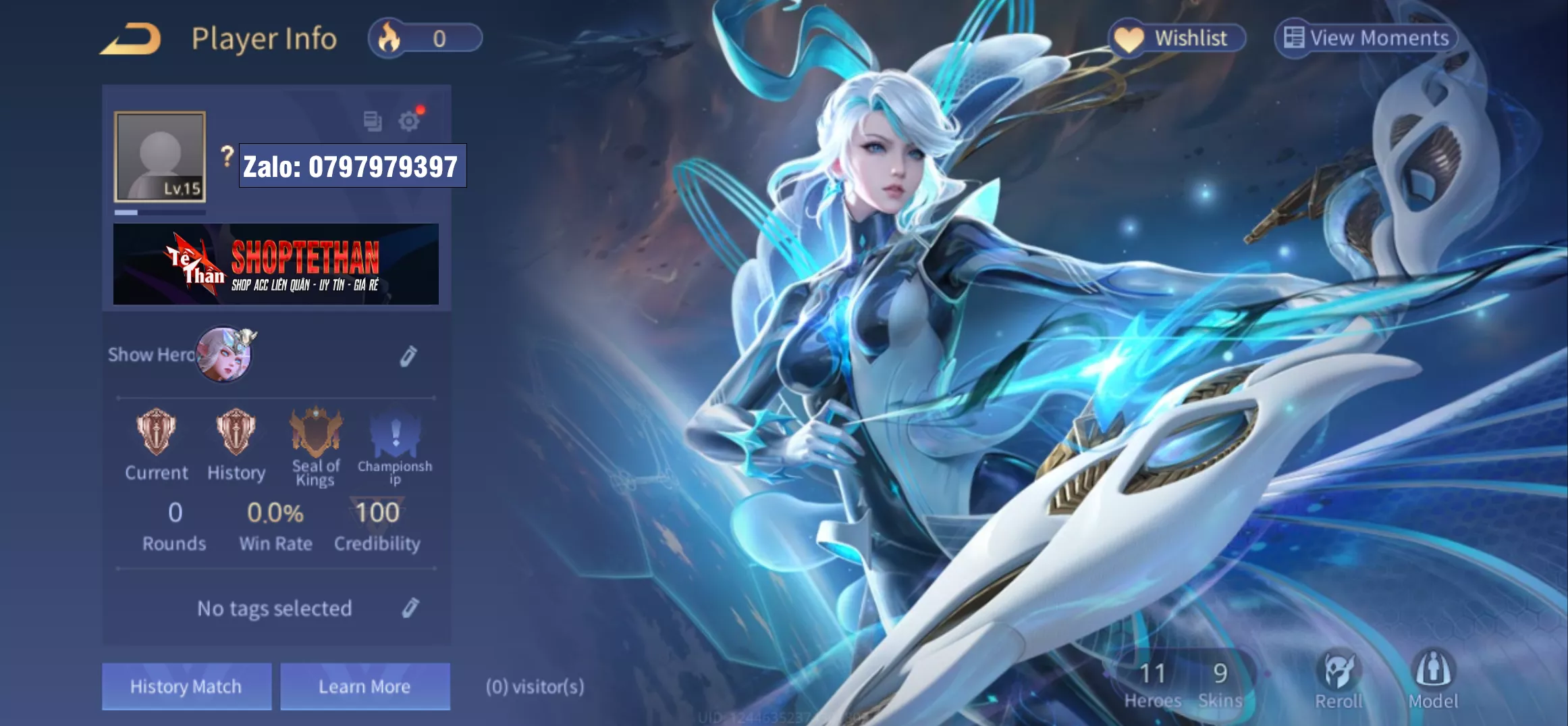The image size is (1568, 726).
Task: Switch to Model view
Action: click(x=1433, y=679)
